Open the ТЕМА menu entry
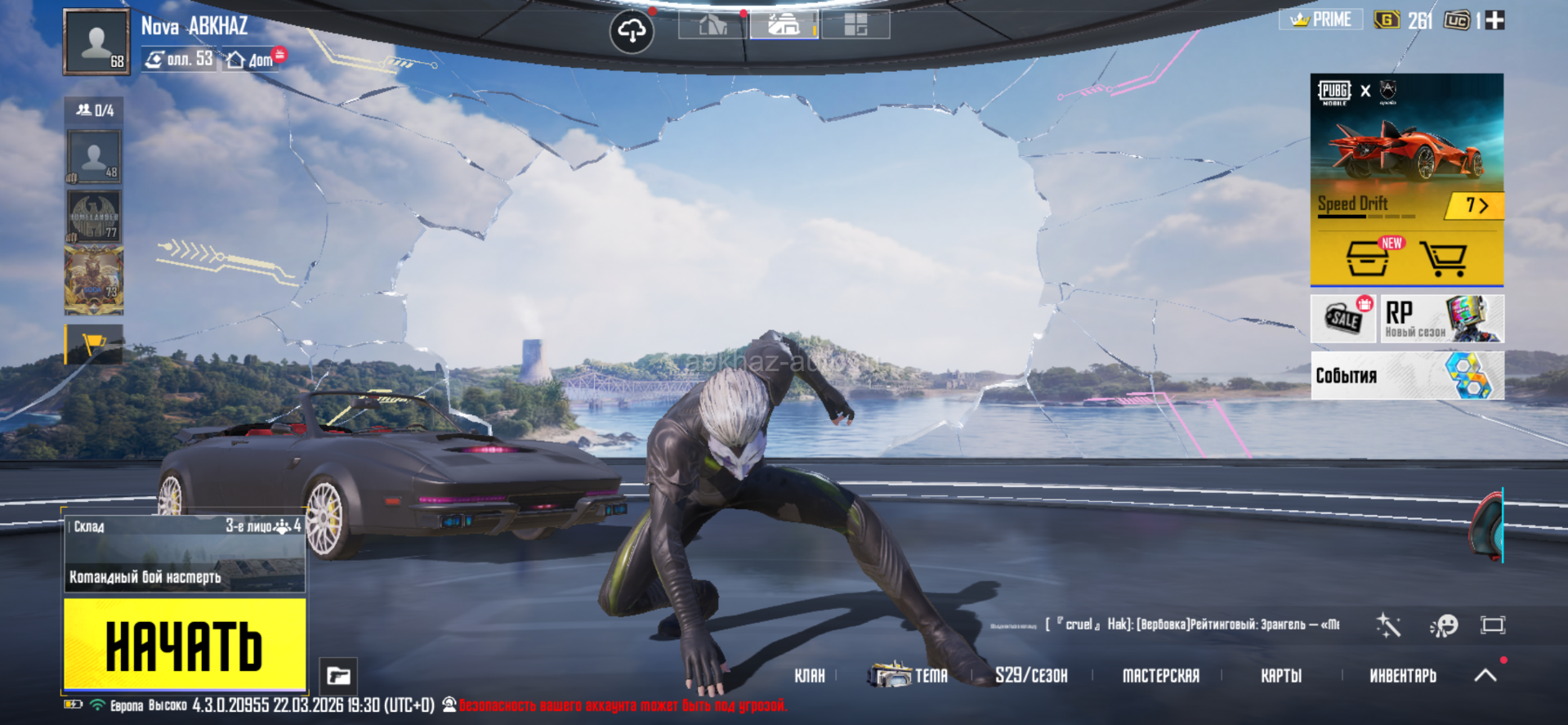1568x725 pixels. click(909, 676)
